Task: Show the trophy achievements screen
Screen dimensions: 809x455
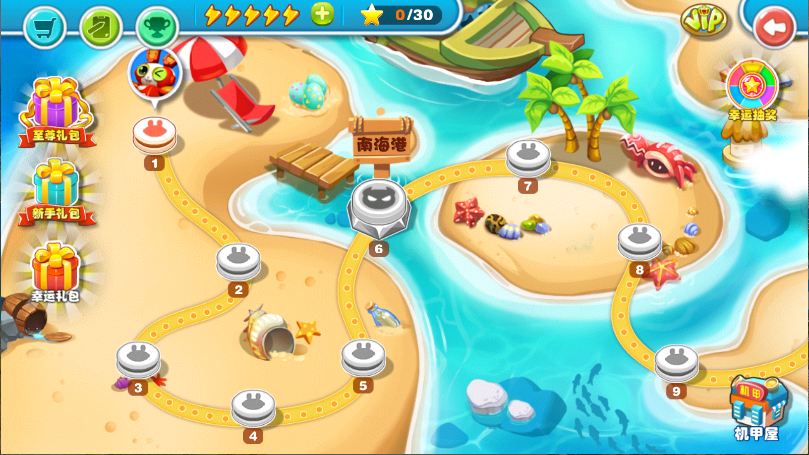Action: [x=156, y=25]
